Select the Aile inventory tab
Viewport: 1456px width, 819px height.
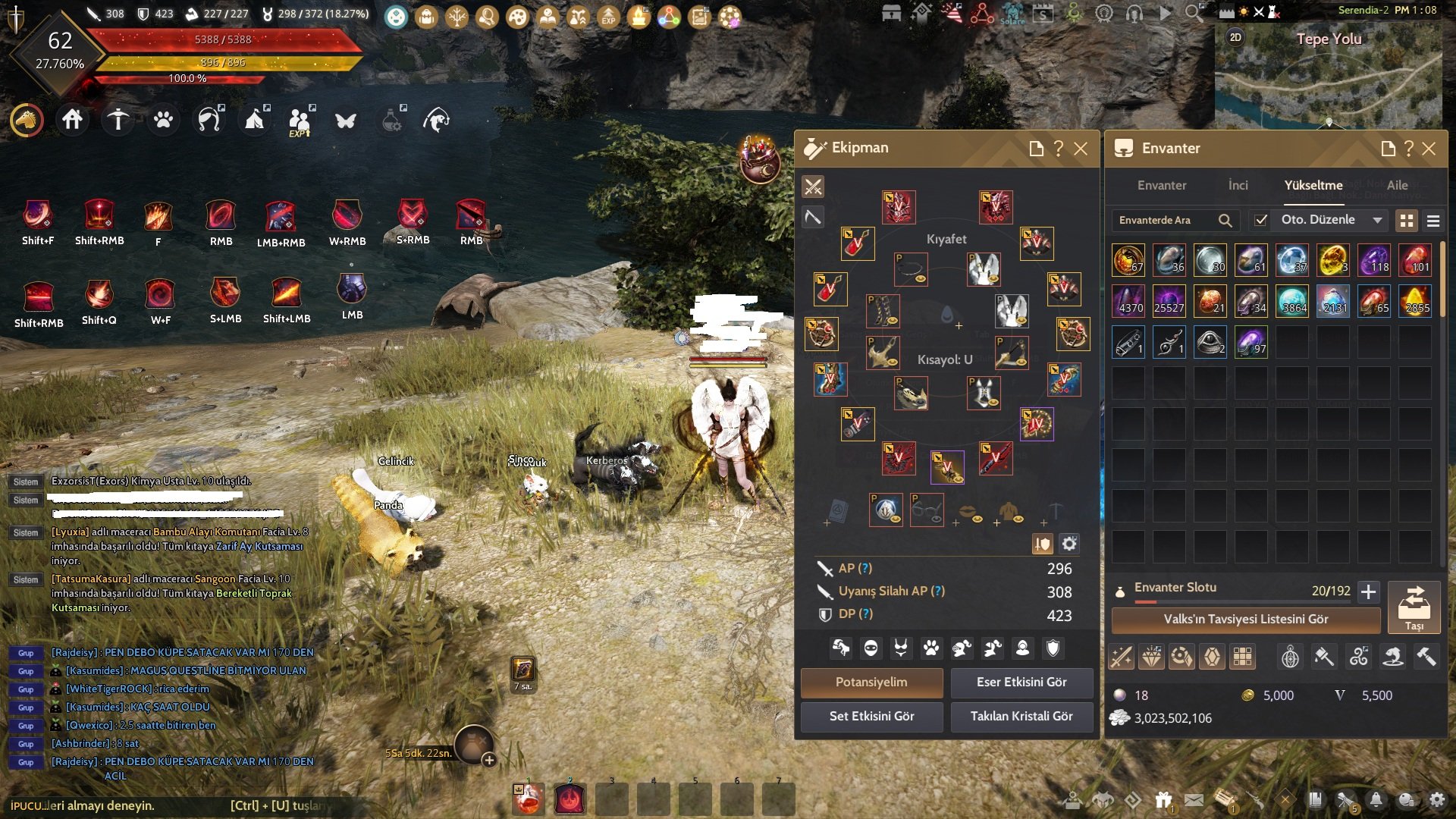(x=1397, y=185)
